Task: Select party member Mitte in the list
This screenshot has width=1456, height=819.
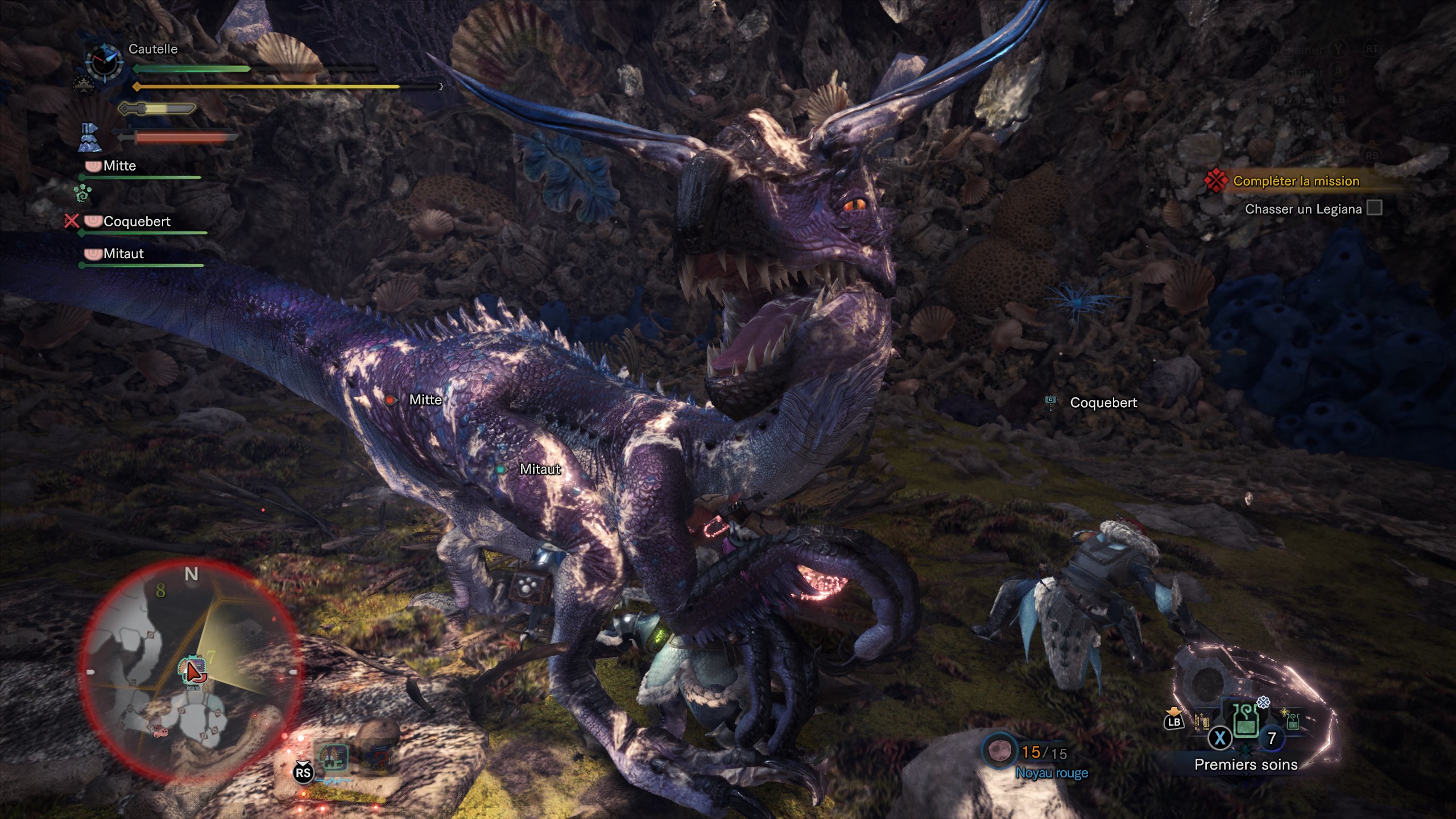Action: [119, 166]
